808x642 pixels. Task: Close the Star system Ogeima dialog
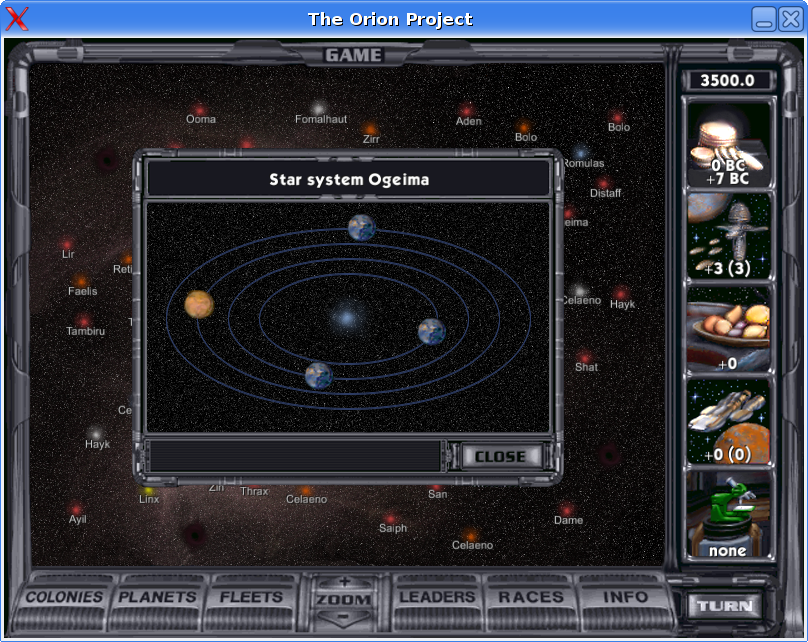(500, 456)
